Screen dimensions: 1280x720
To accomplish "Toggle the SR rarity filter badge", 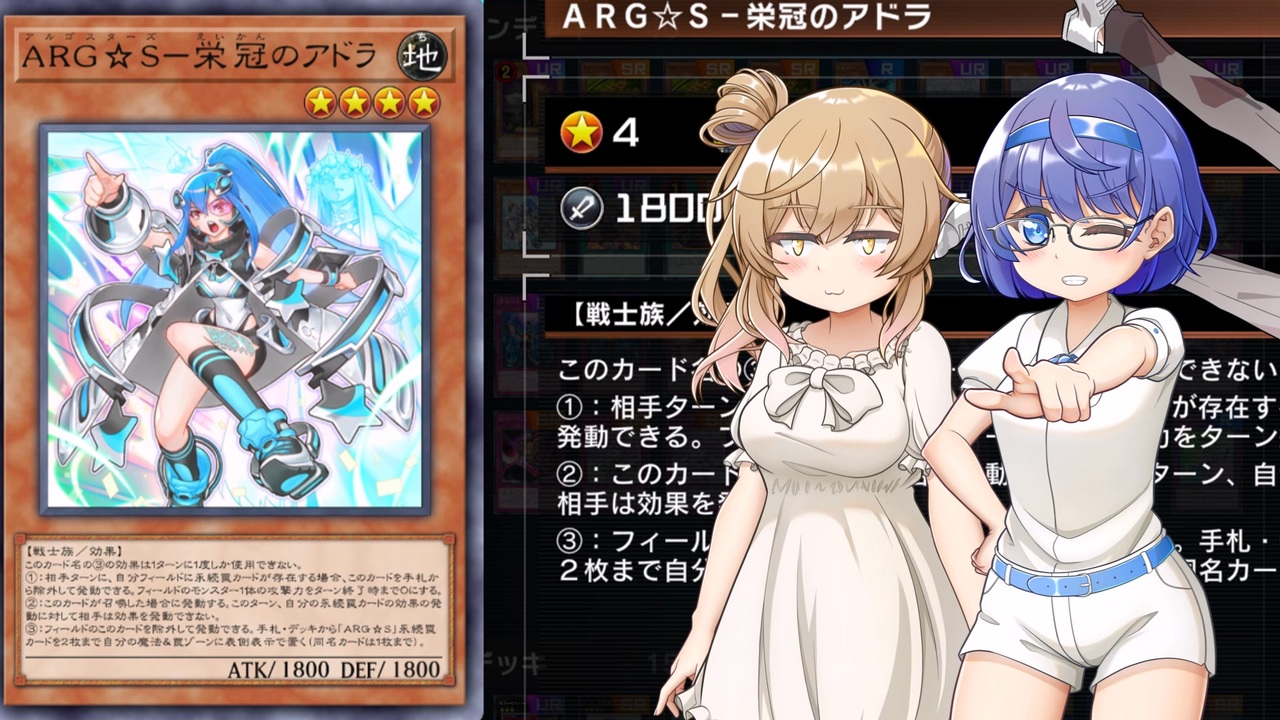I will pos(716,70).
